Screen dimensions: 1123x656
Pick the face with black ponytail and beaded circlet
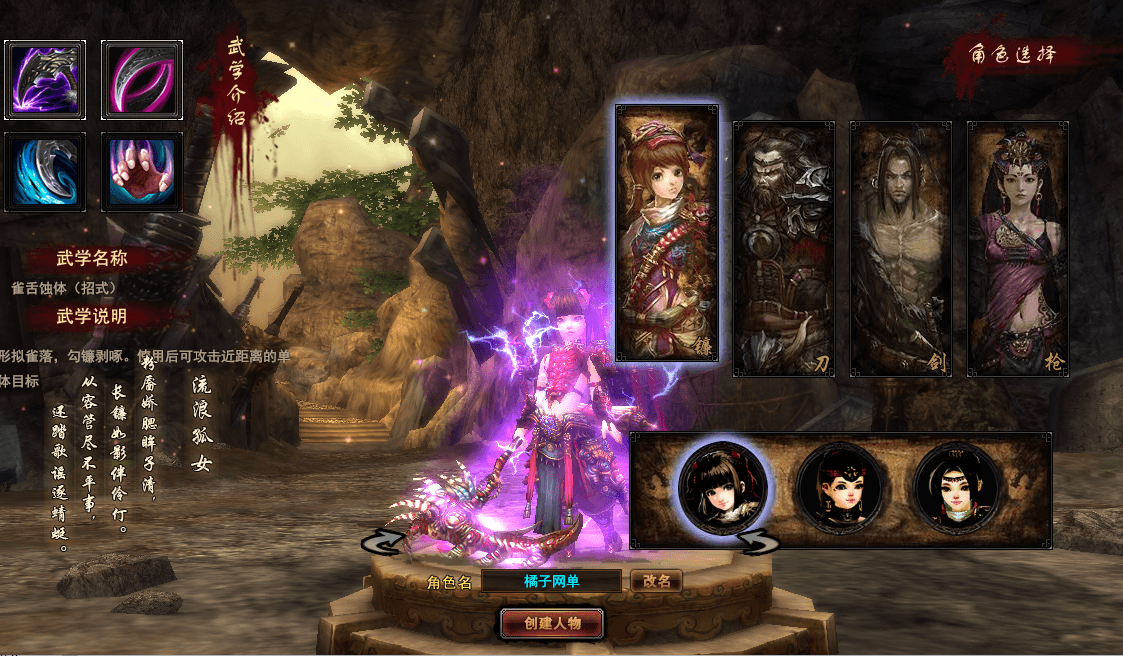pos(957,489)
